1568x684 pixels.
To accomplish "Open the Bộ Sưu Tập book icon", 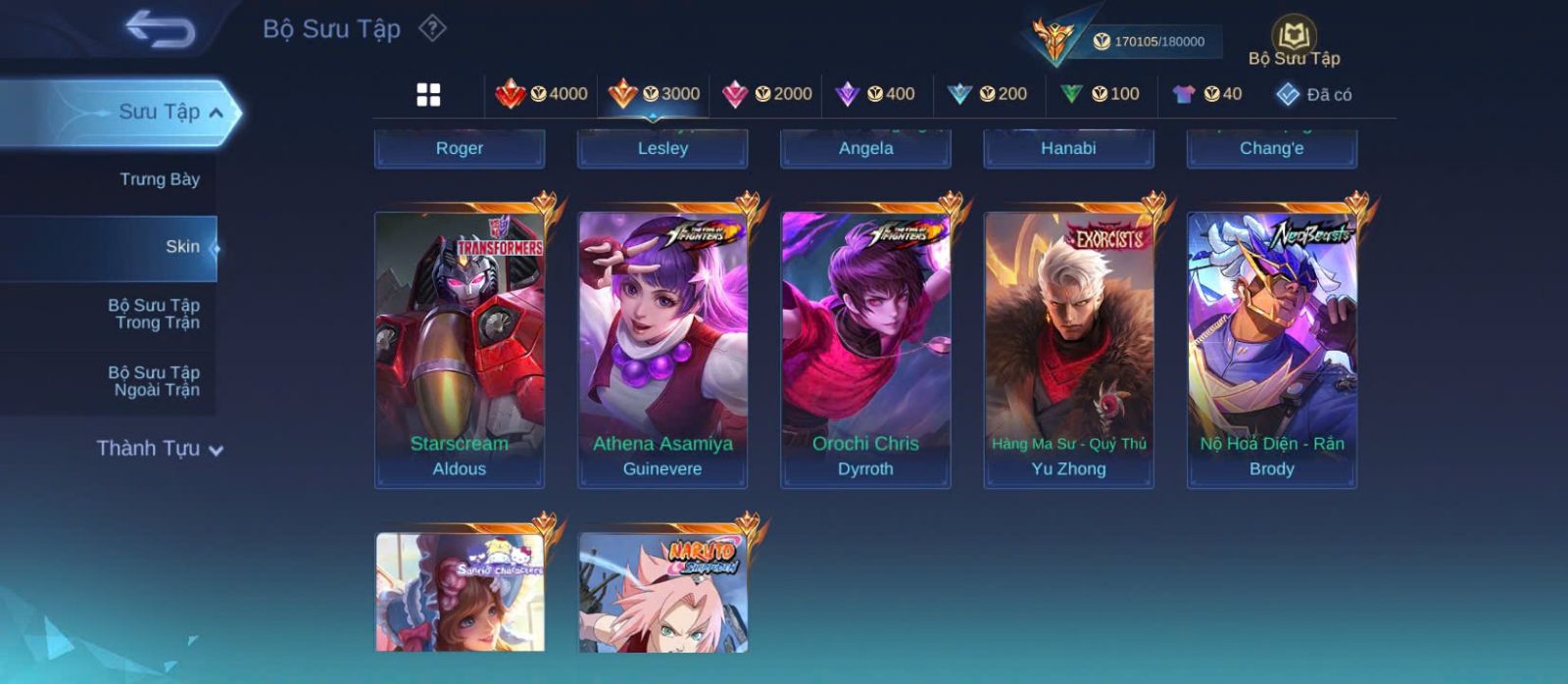I will point(1294,36).
